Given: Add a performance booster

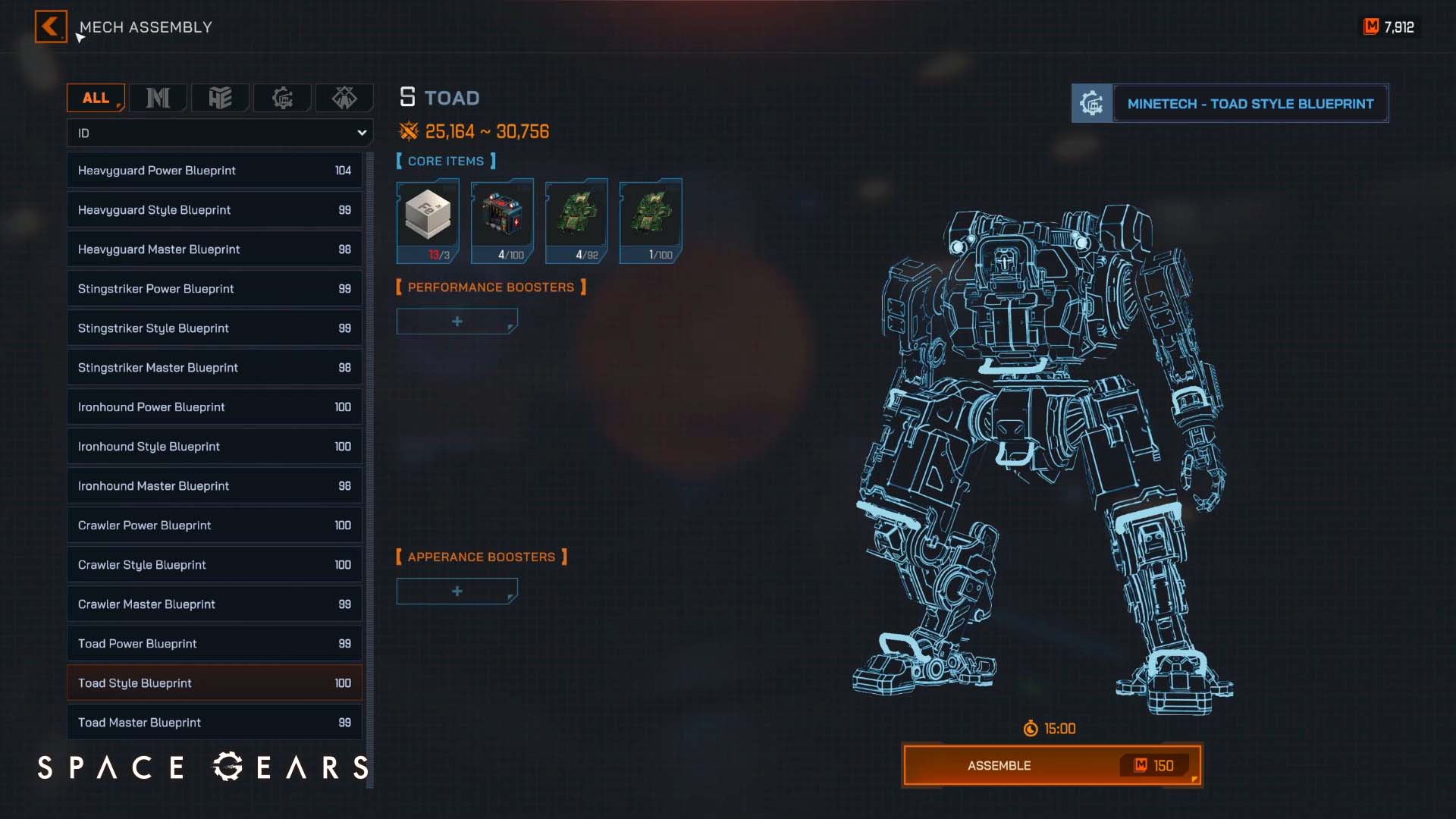Looking at the screenshot, I should (457, 322).
